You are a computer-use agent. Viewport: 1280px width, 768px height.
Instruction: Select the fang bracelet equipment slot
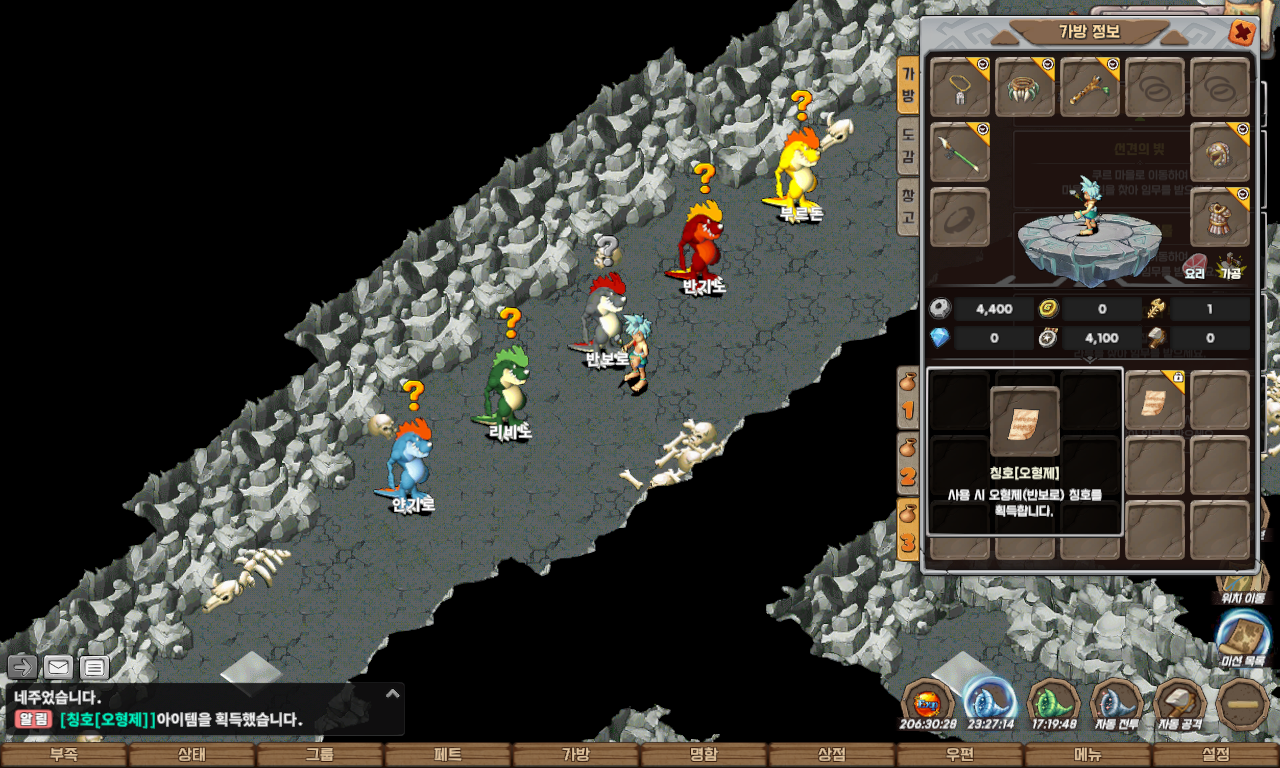pyautogui.click(x=1025, y=87)
